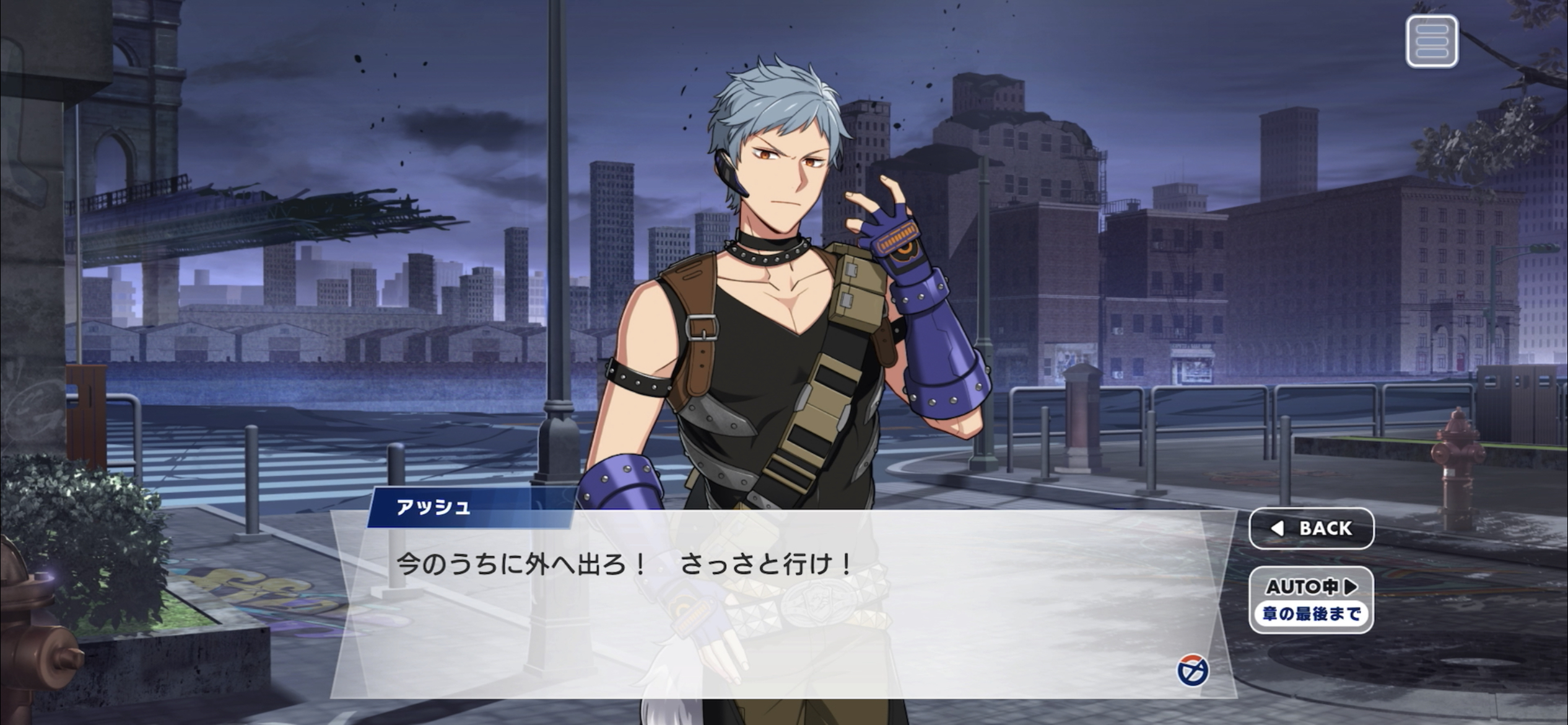
Task: Advance the dialogue text box
Action: pyautogui.click(x=743, y=607)
